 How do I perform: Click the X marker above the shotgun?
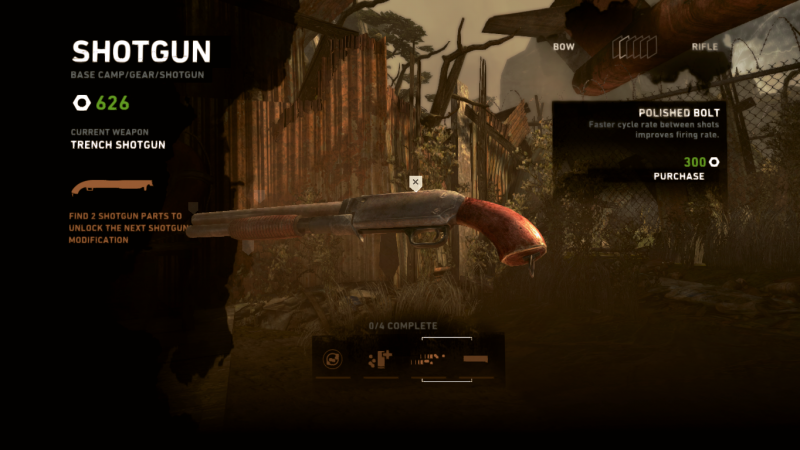[416, 182]
